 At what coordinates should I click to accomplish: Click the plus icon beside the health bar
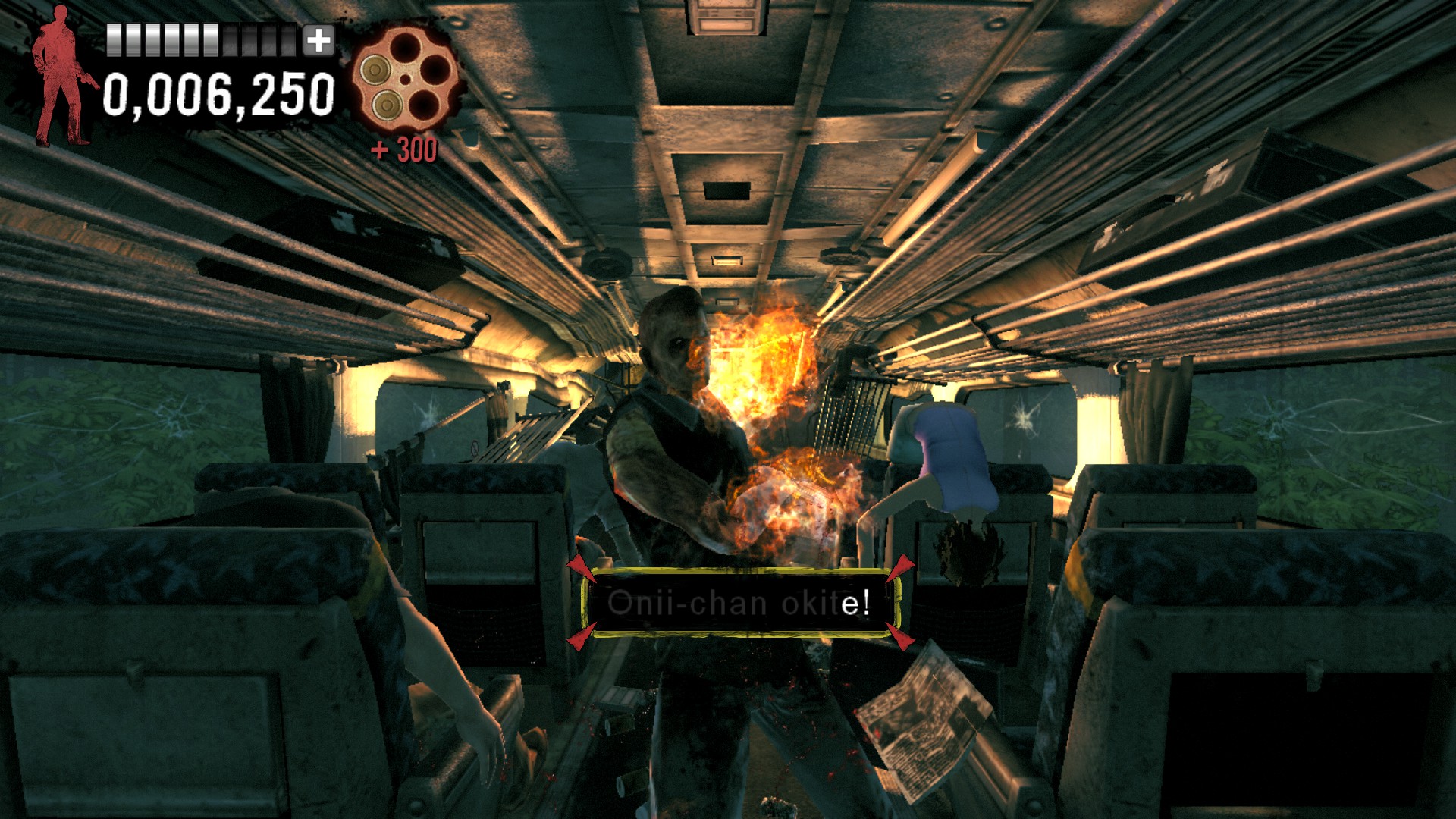pos(318,41)
